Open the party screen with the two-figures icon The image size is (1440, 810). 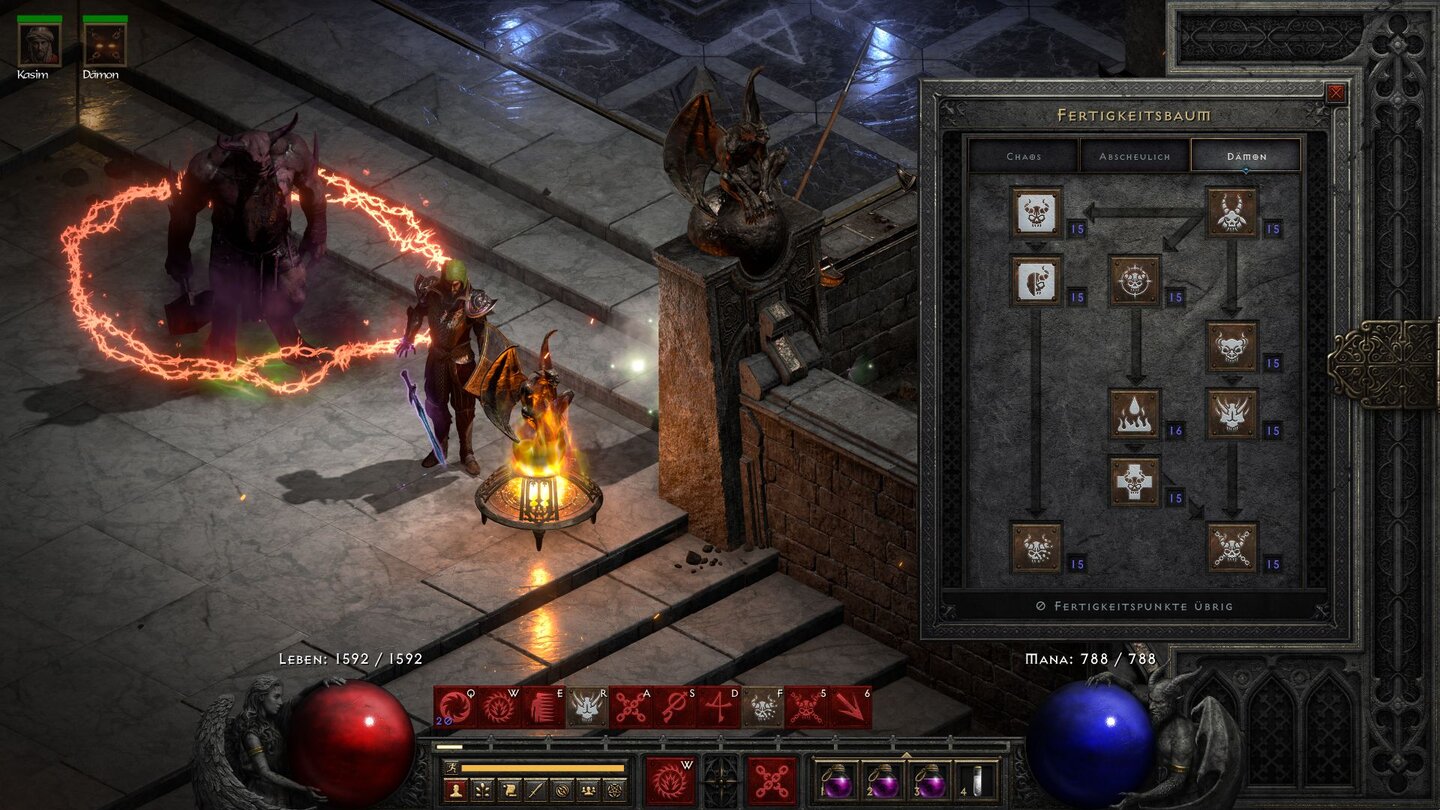[587, 789]
